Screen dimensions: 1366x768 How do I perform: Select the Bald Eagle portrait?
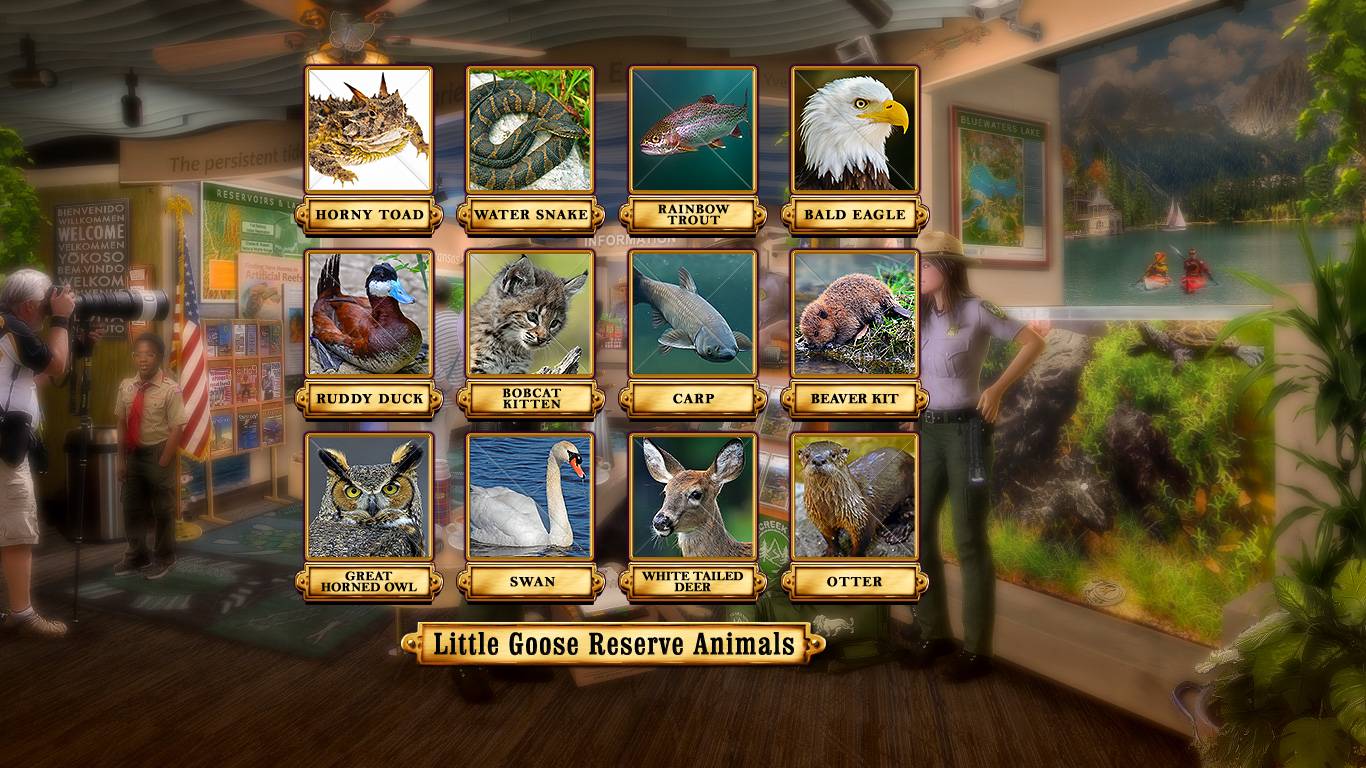point(855,130)
